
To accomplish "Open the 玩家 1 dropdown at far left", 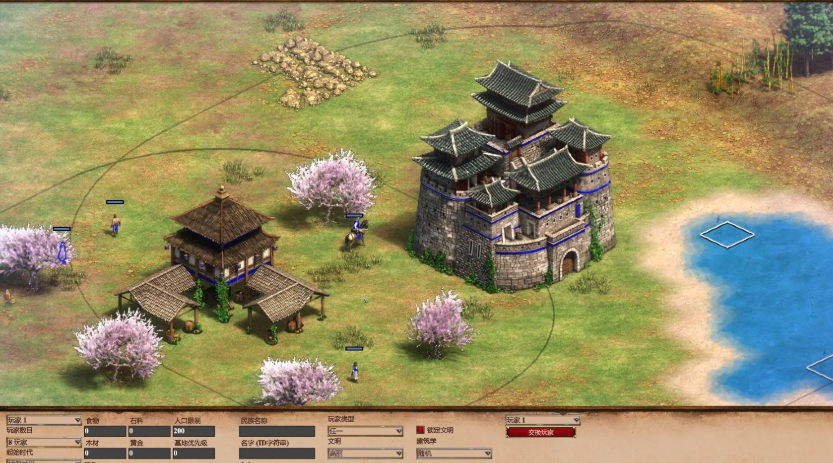I will coord(44,420).
